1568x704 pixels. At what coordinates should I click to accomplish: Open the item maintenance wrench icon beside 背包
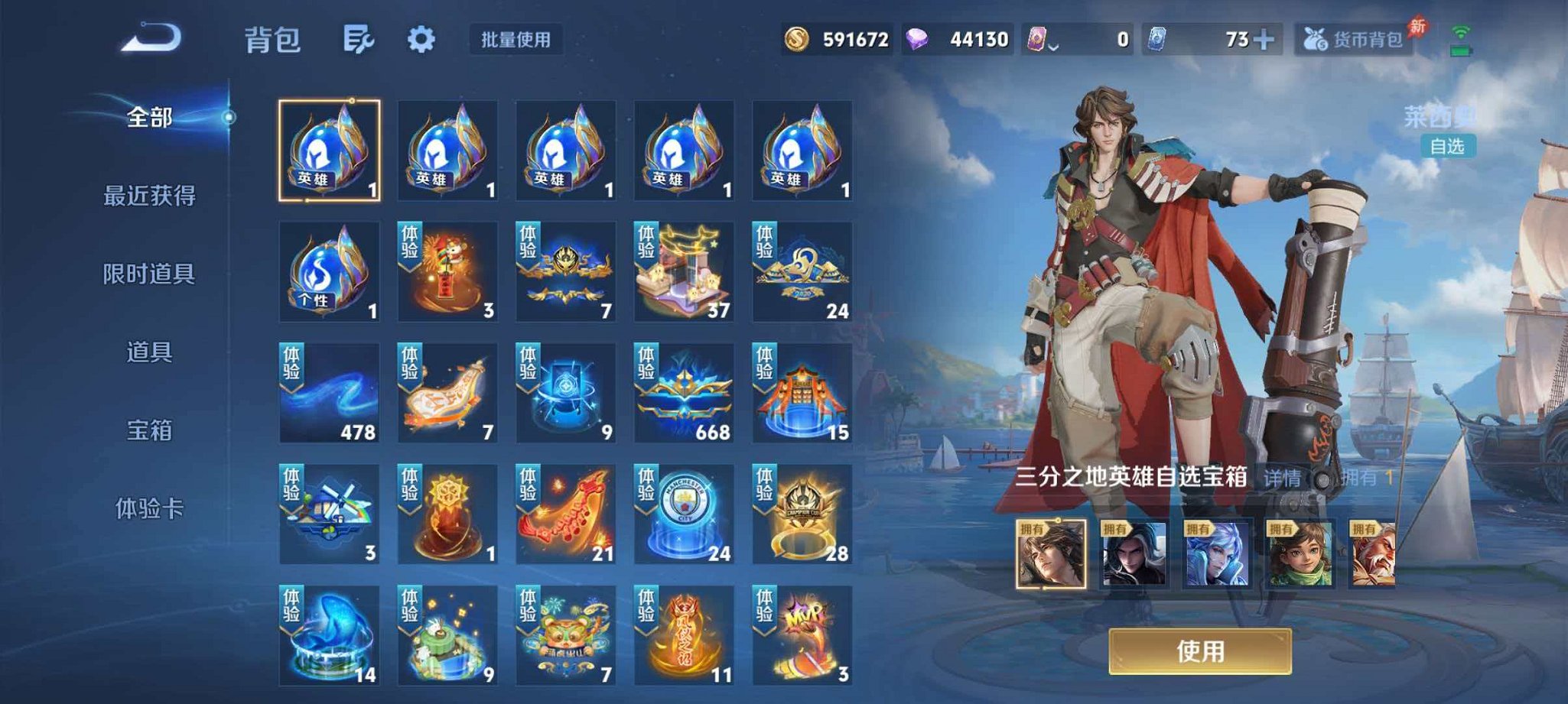[x=359, y=37]
